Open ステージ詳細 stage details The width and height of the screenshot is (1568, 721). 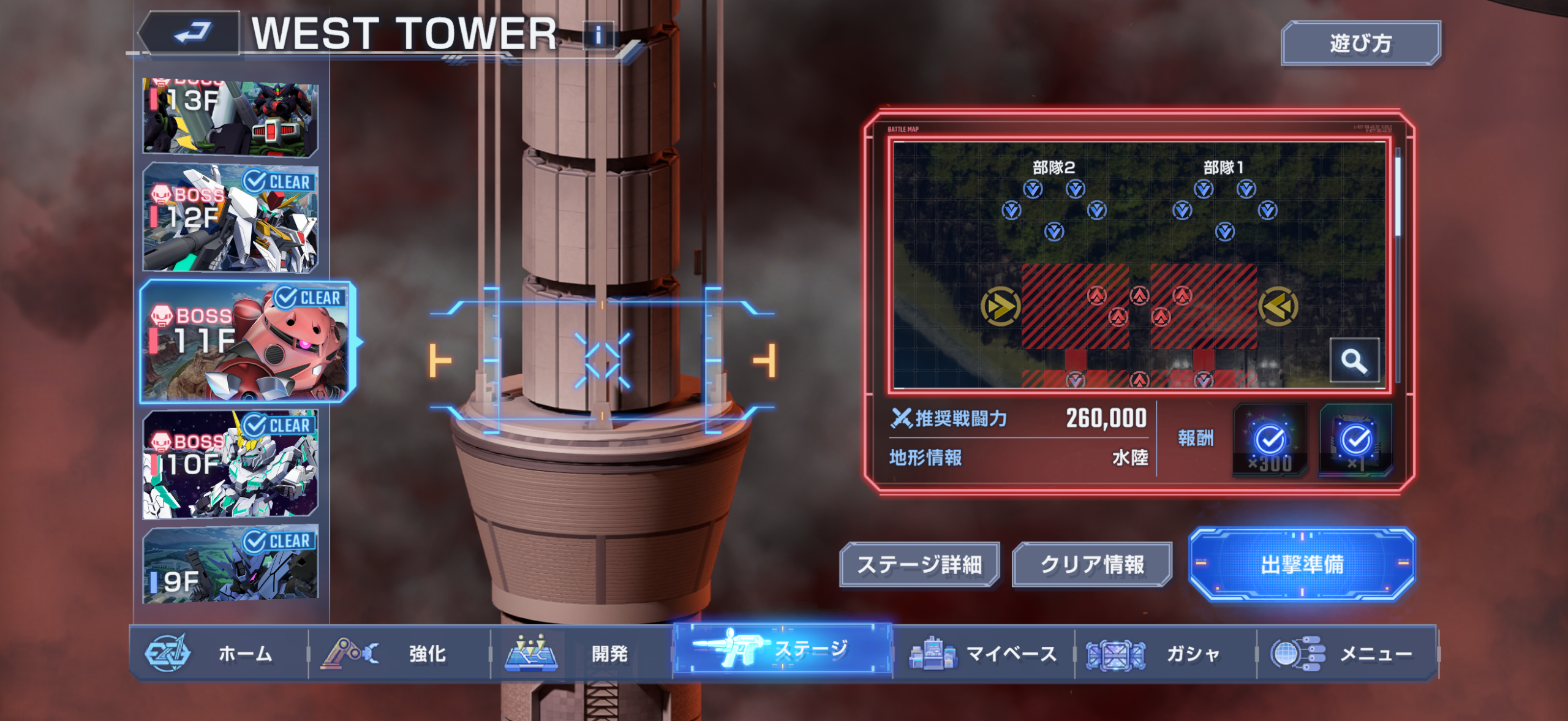(919, 565)
